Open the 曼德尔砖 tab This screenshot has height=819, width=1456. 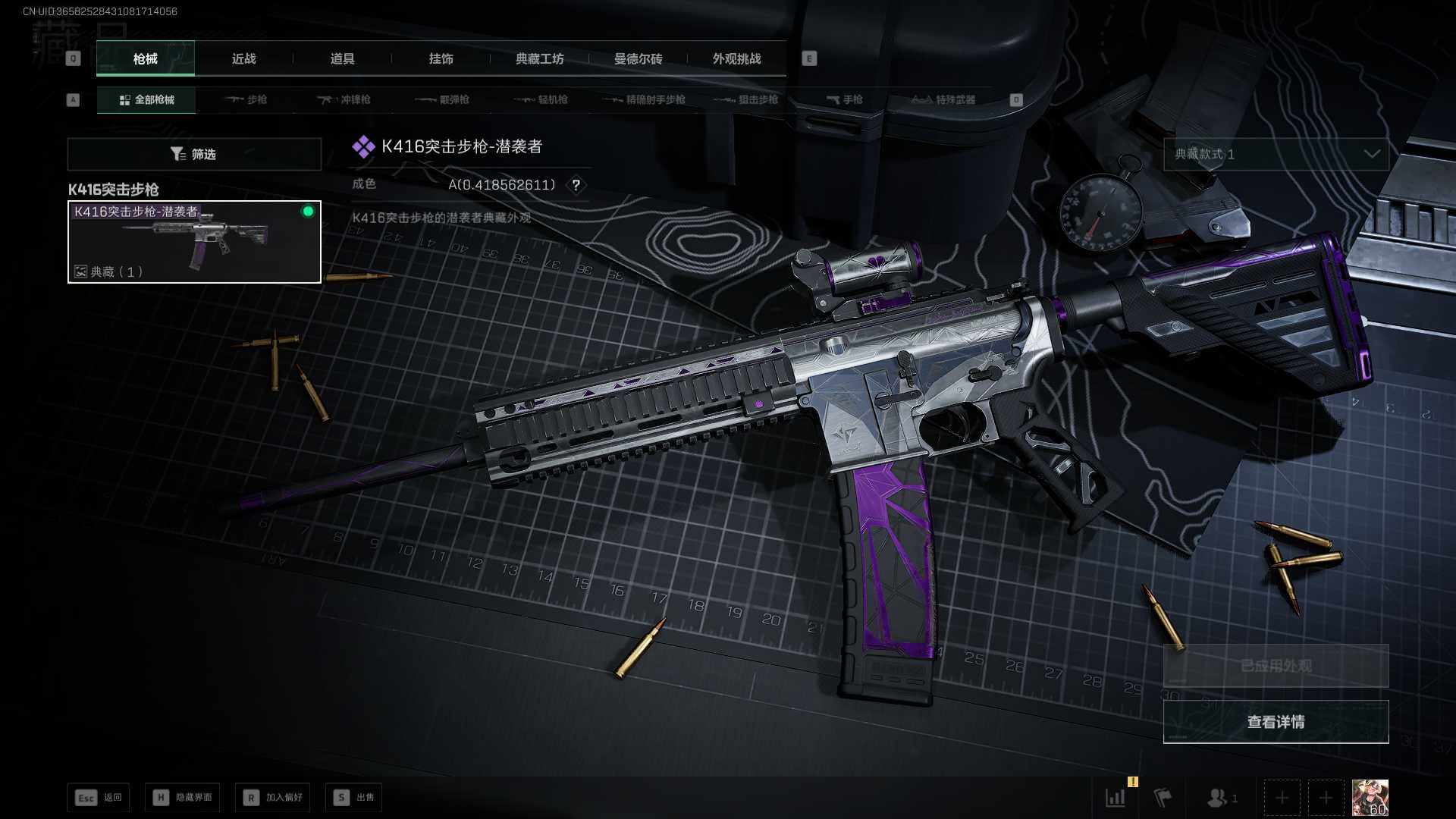638,59
